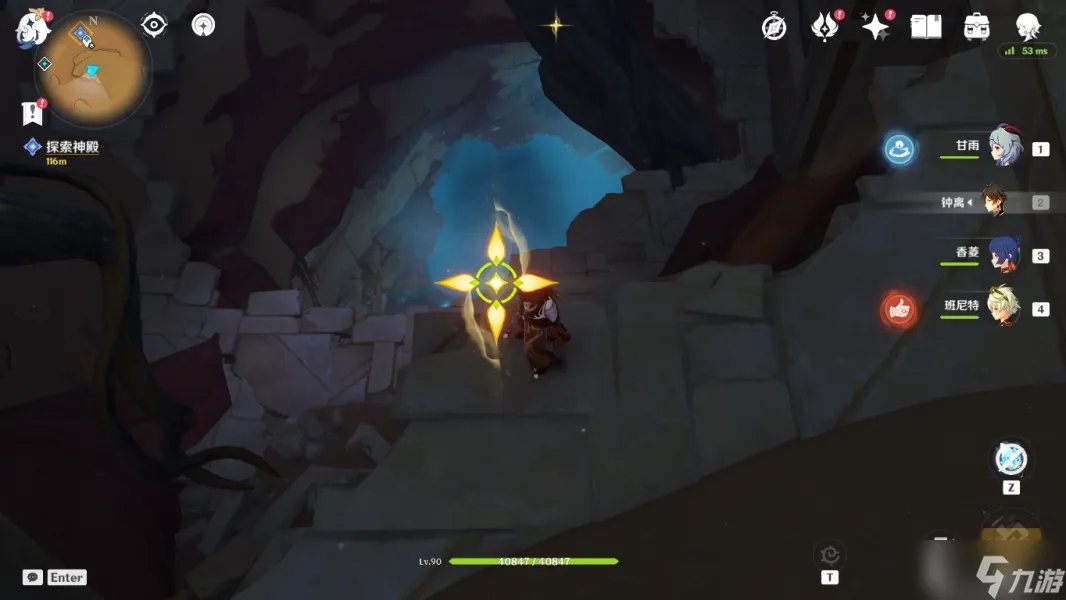Select the 探索神殿 quest tracker
This screenshot has width=1066, height=600.
click(x=68, y=148)
